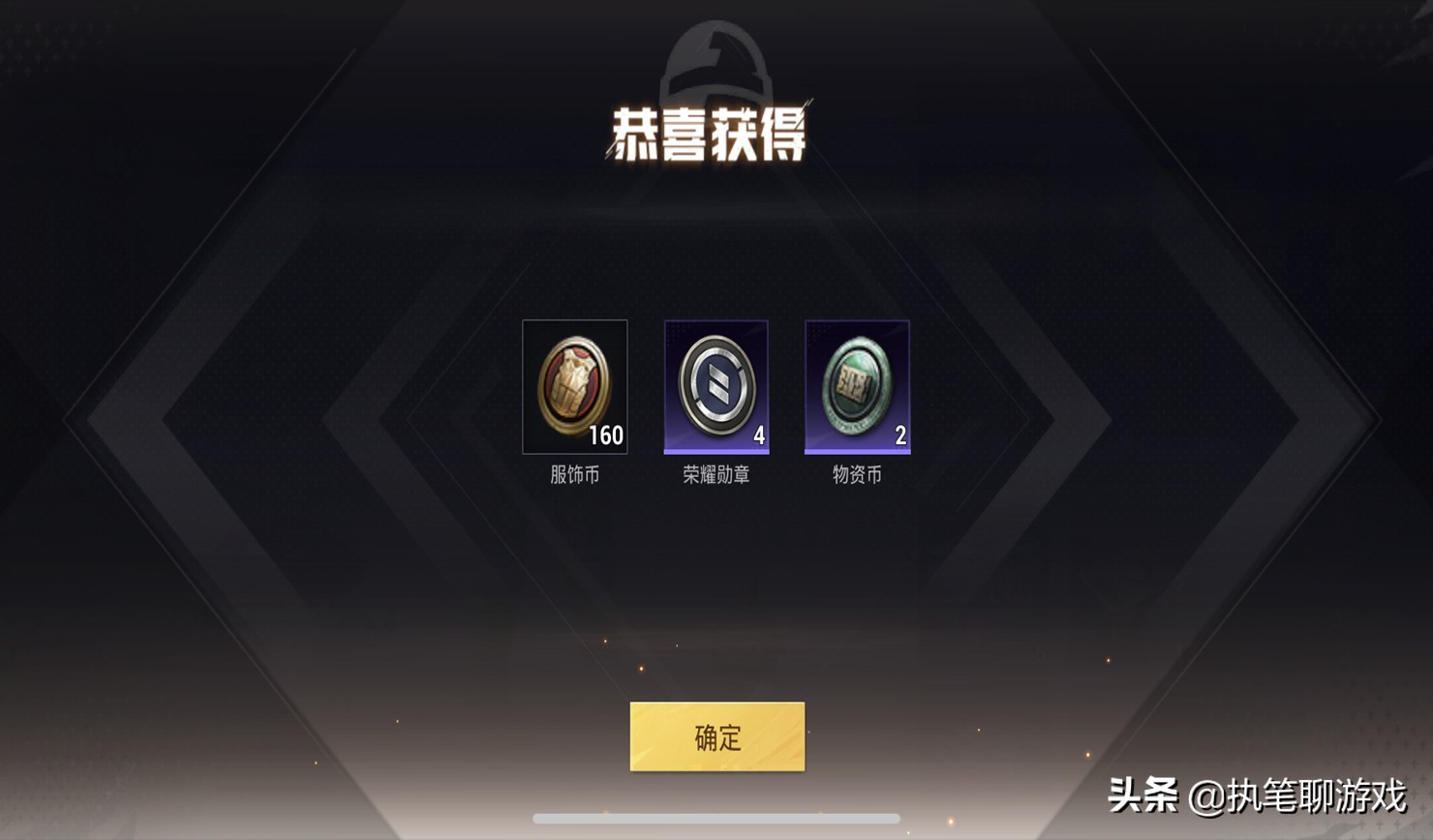Select the 服饰币 item thumbnail frame
Viewport: 1433px width, 840px height.
tap(574, 386)
